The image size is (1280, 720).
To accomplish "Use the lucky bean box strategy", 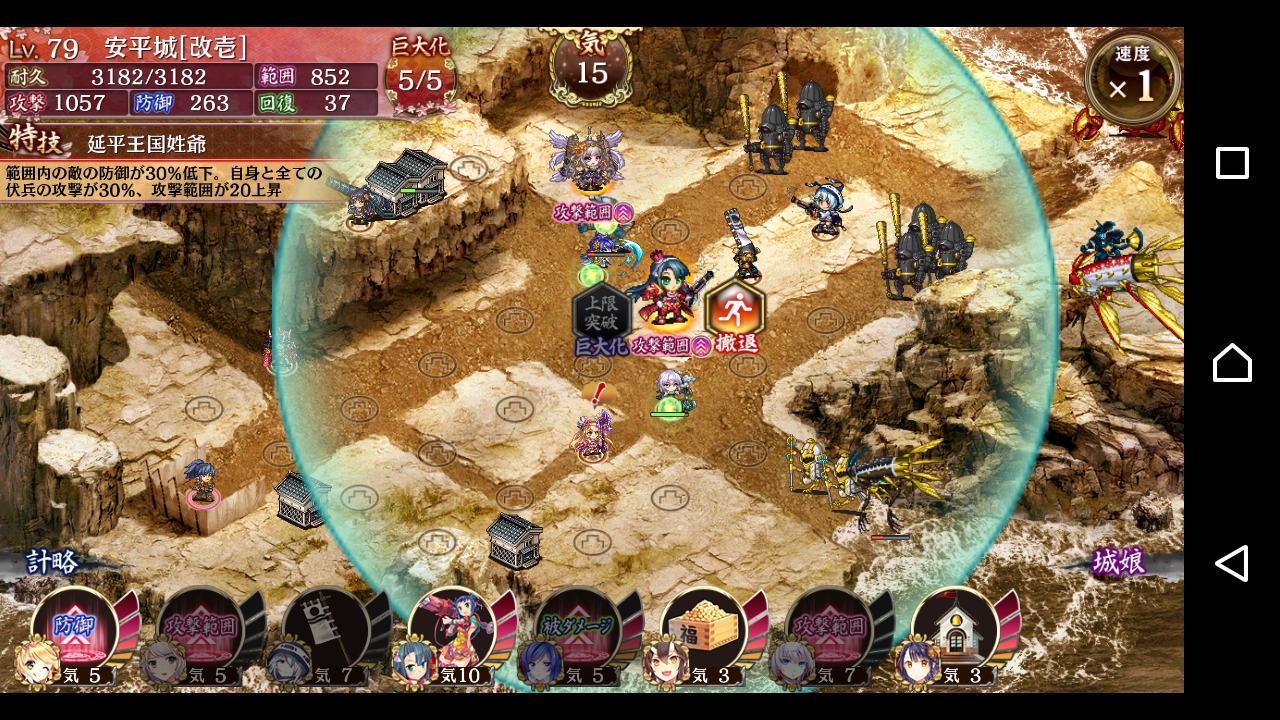I will click(704, 630).
